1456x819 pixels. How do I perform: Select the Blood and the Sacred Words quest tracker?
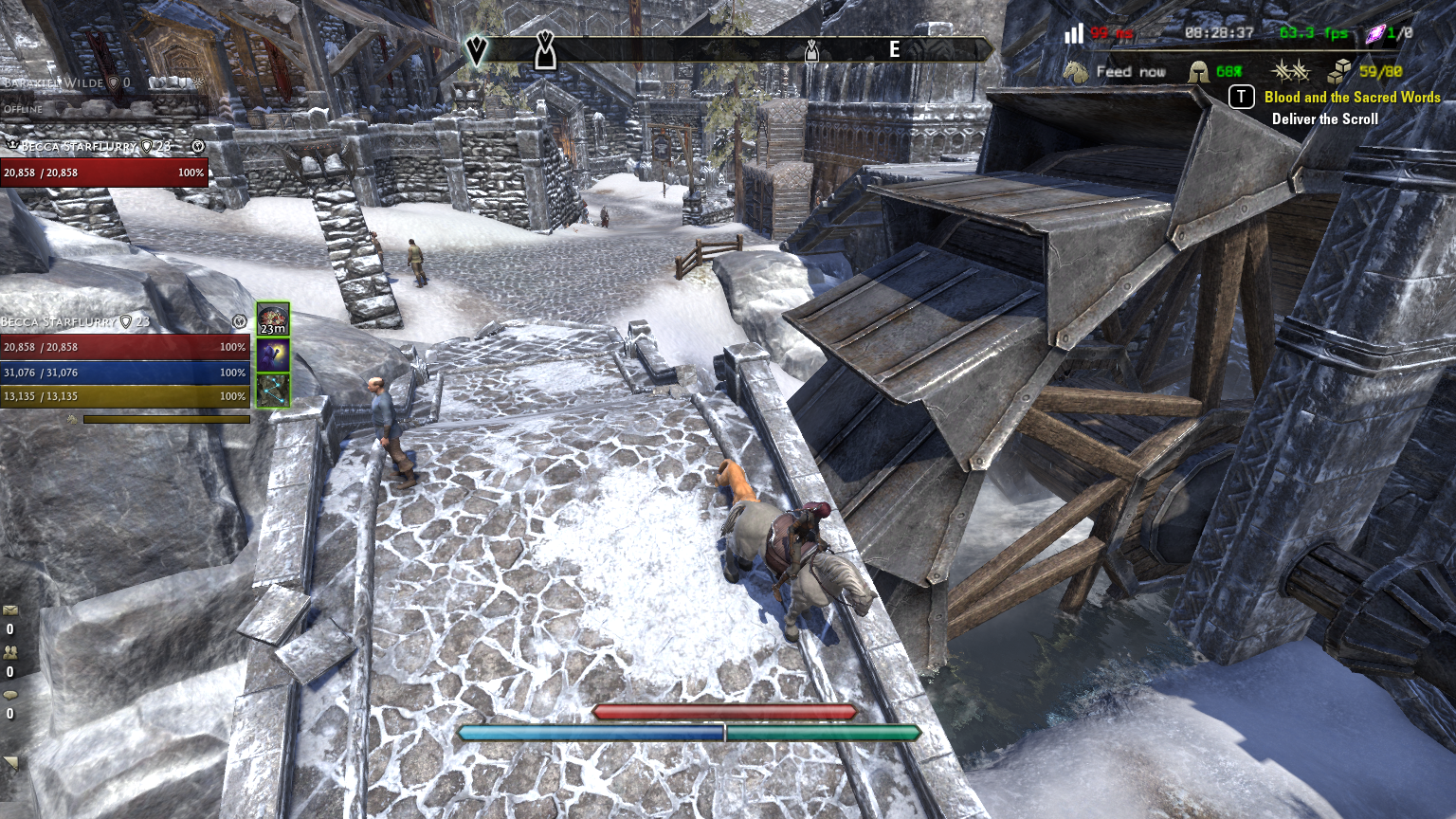(x=1351, y=98)
